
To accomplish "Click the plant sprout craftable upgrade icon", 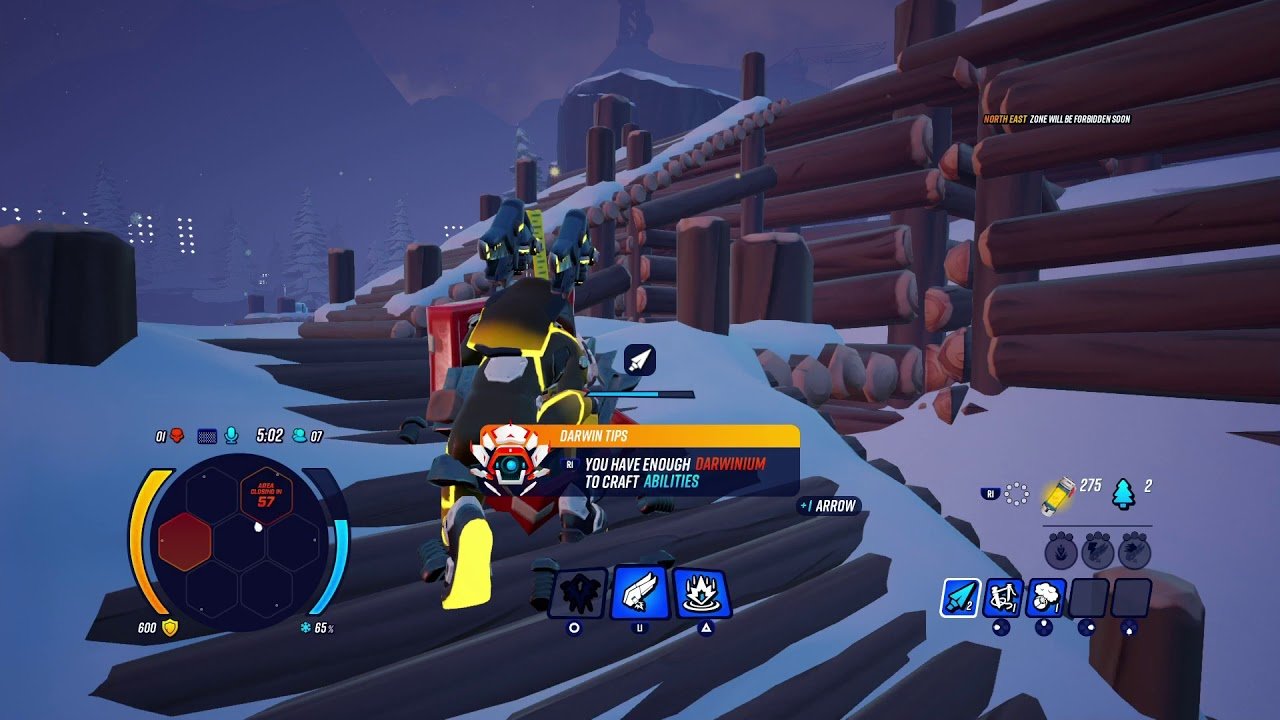I will point(1062,551).
